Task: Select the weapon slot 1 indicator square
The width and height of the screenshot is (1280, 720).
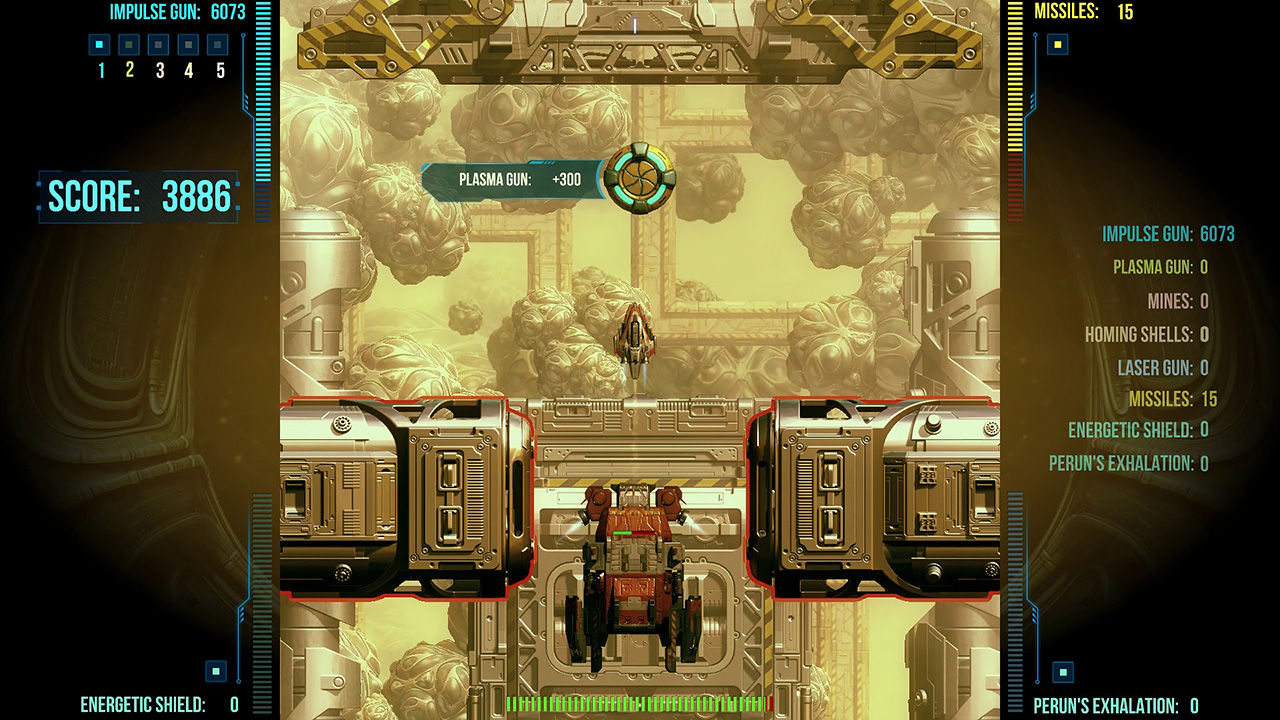Action: [x=98, y=44]
